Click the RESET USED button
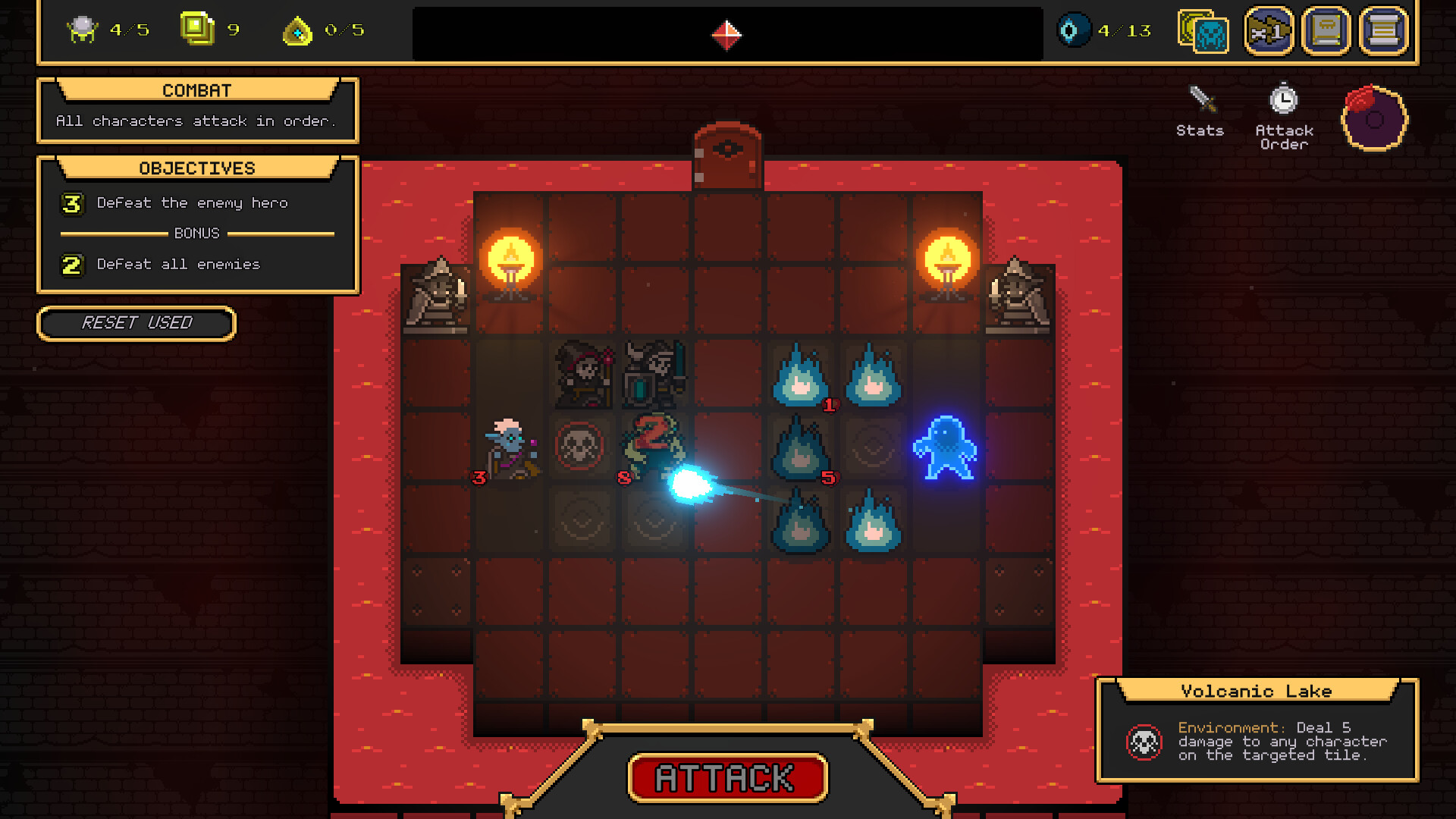 [137, 324]
